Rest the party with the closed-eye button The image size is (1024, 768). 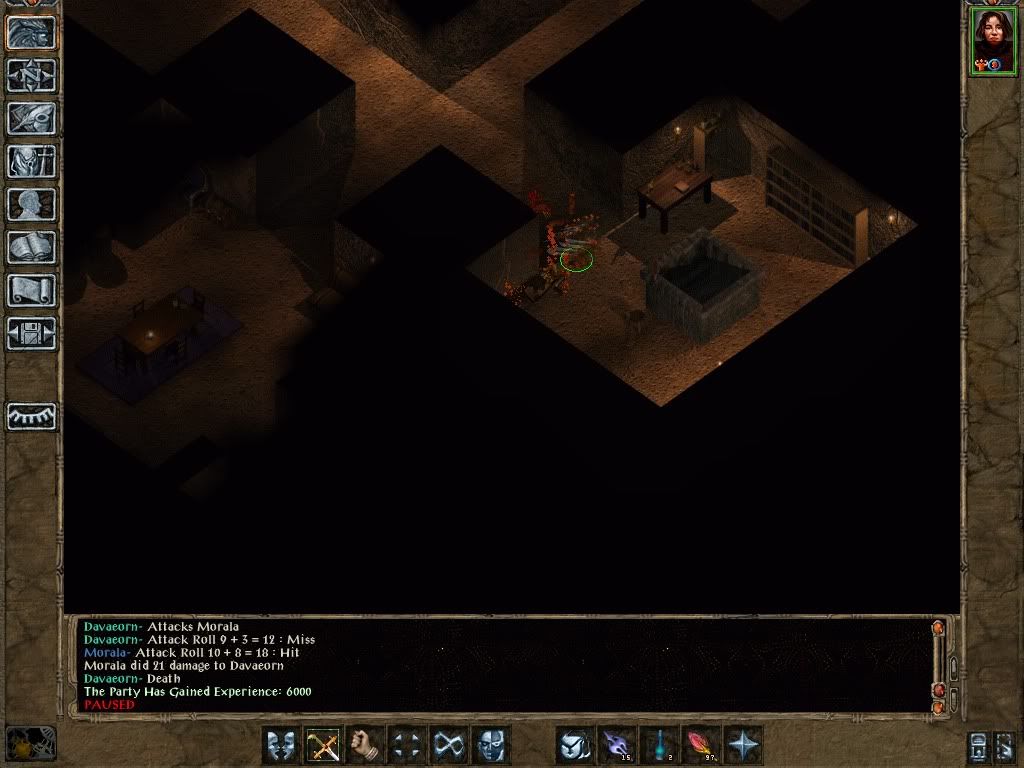31,416
